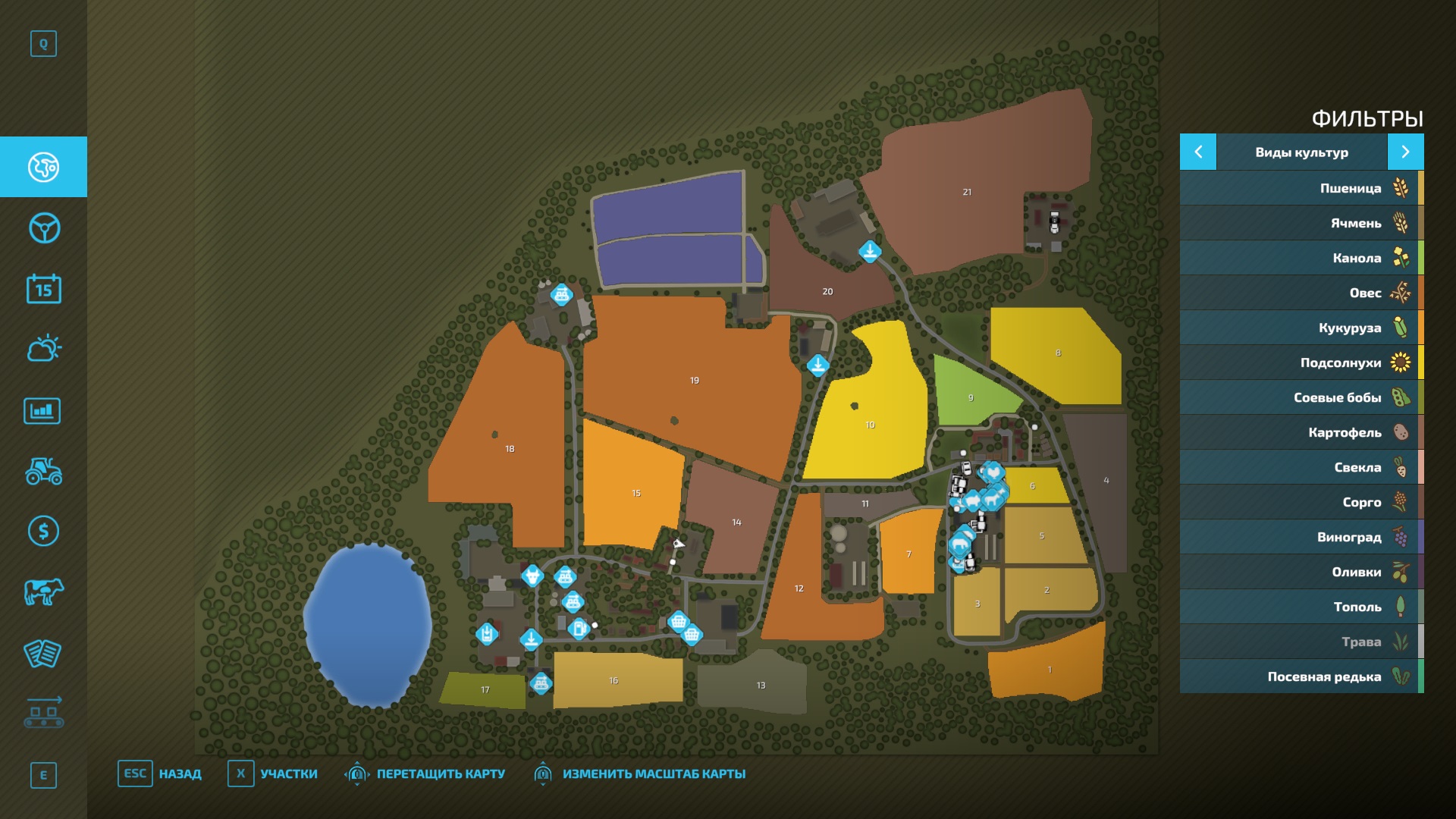Go to next filter category
This screenshot has height=819, width=1456.
[x=1405, y=152]
